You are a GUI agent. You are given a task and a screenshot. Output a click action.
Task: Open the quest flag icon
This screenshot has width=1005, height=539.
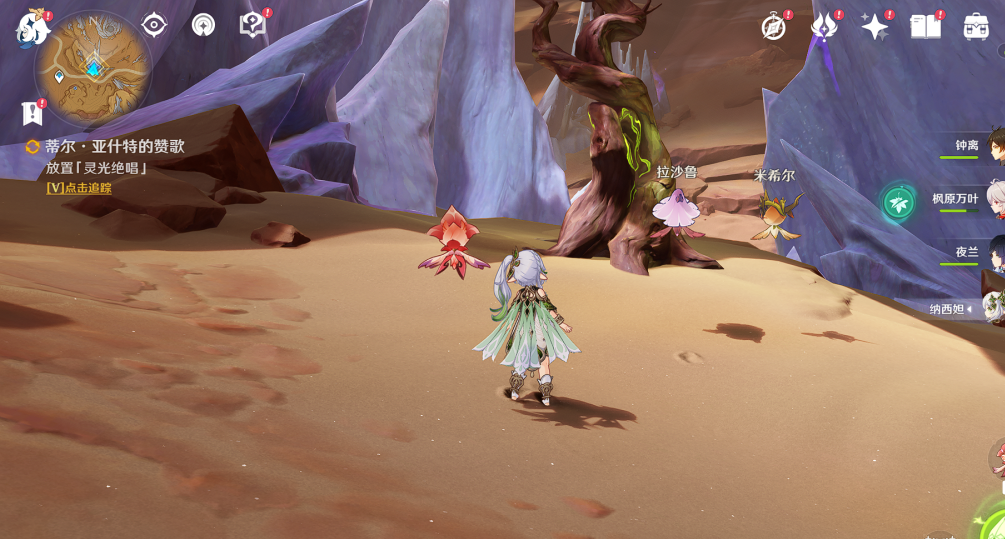[x=33, y=112]
